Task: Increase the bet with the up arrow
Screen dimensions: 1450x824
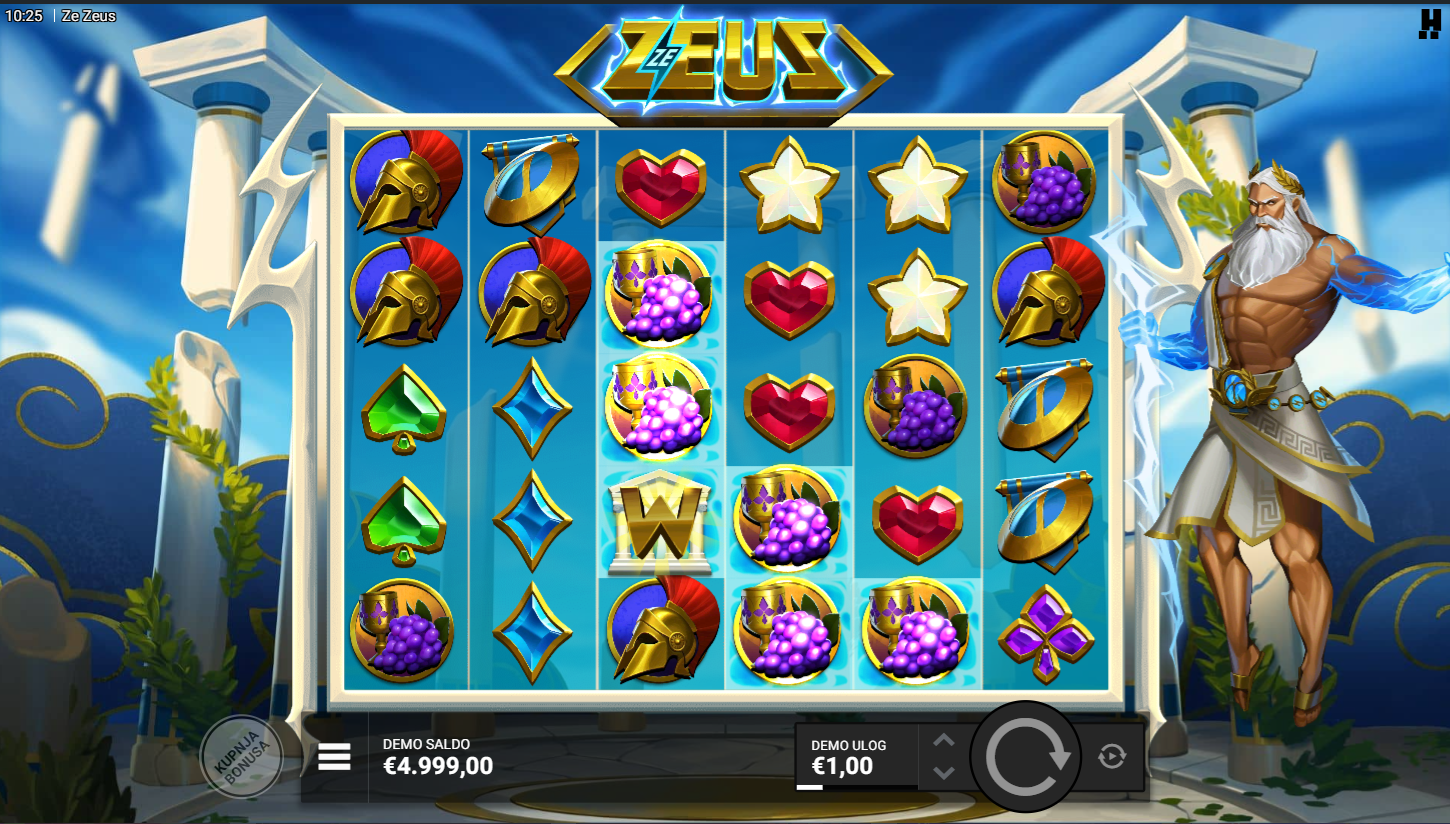Action: pyautogui.click(x=944, y=741)
